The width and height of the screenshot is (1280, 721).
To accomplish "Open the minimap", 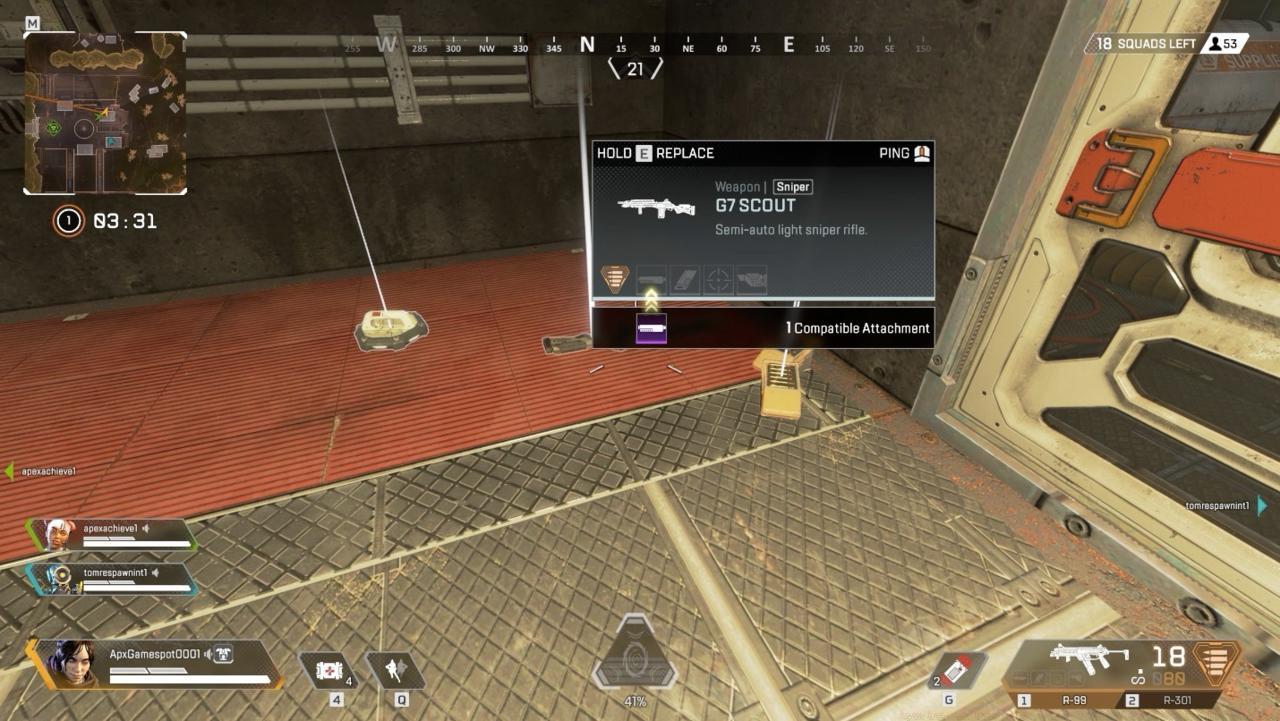I will (x=105, y=113).
